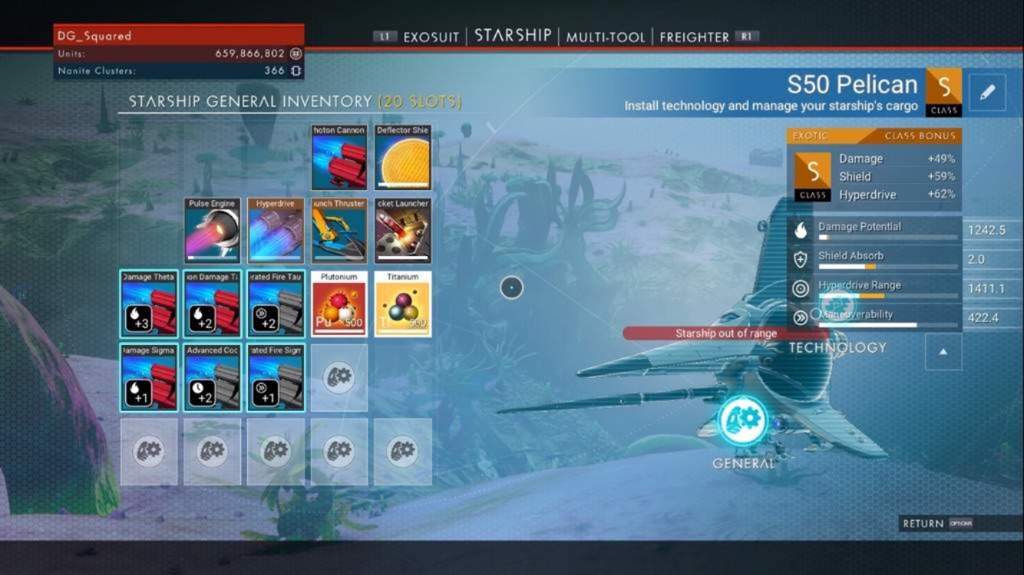Click the Hyperdrive slot

(x=275, y=231)
